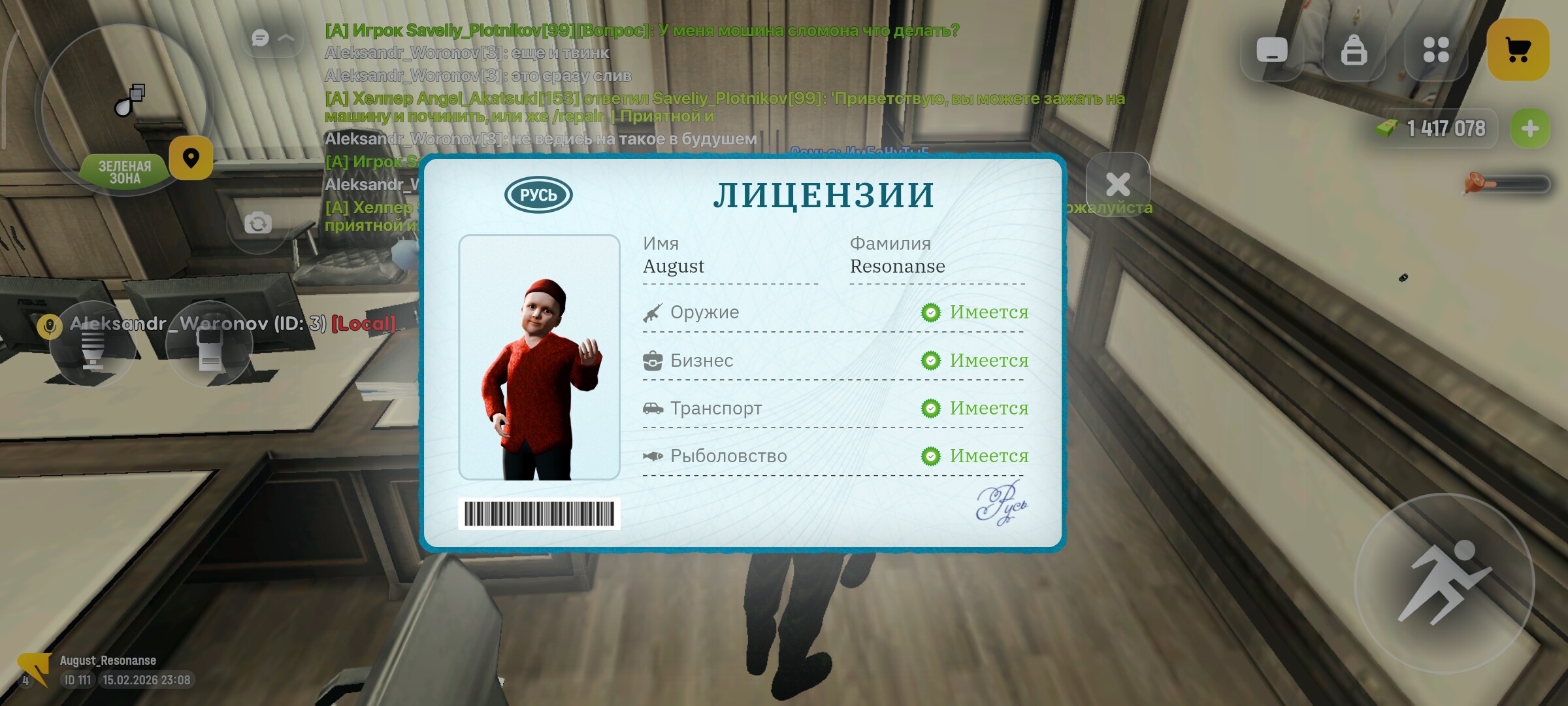Click the green check beside Оружие license
The height and width of the screenshot is (706, 1568).
930,312
